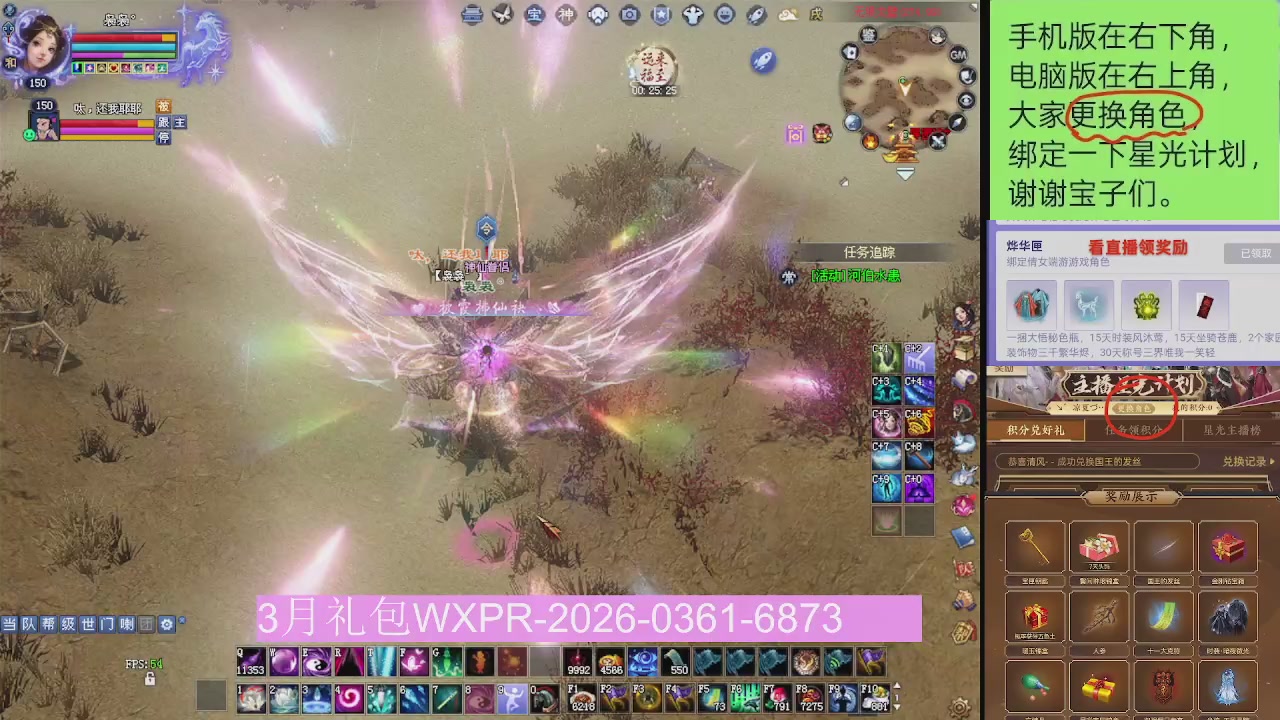Open chat settings with the gear icon

167,624
